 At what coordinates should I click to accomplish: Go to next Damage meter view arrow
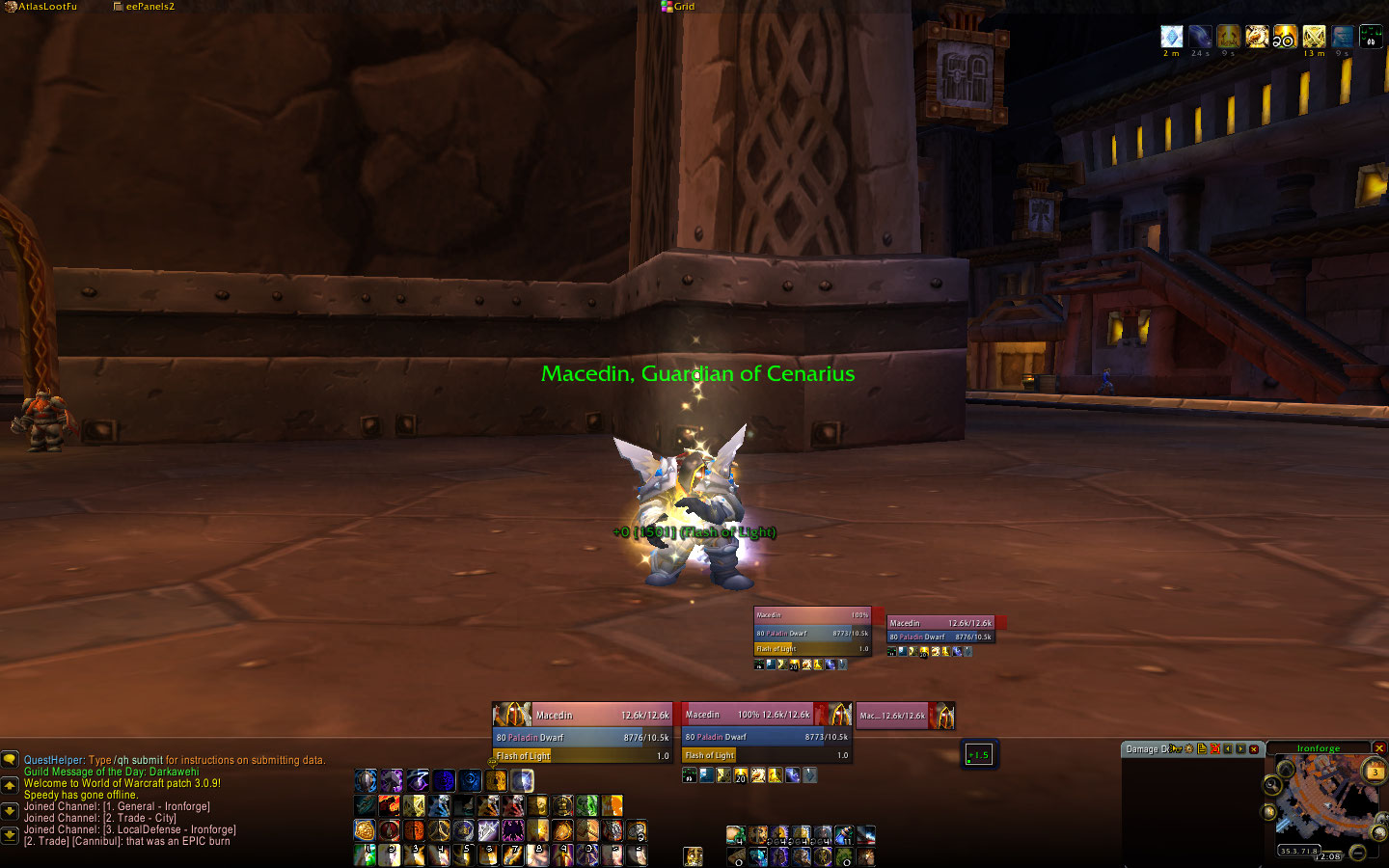pyautogui.click(x=1240, y=749)
